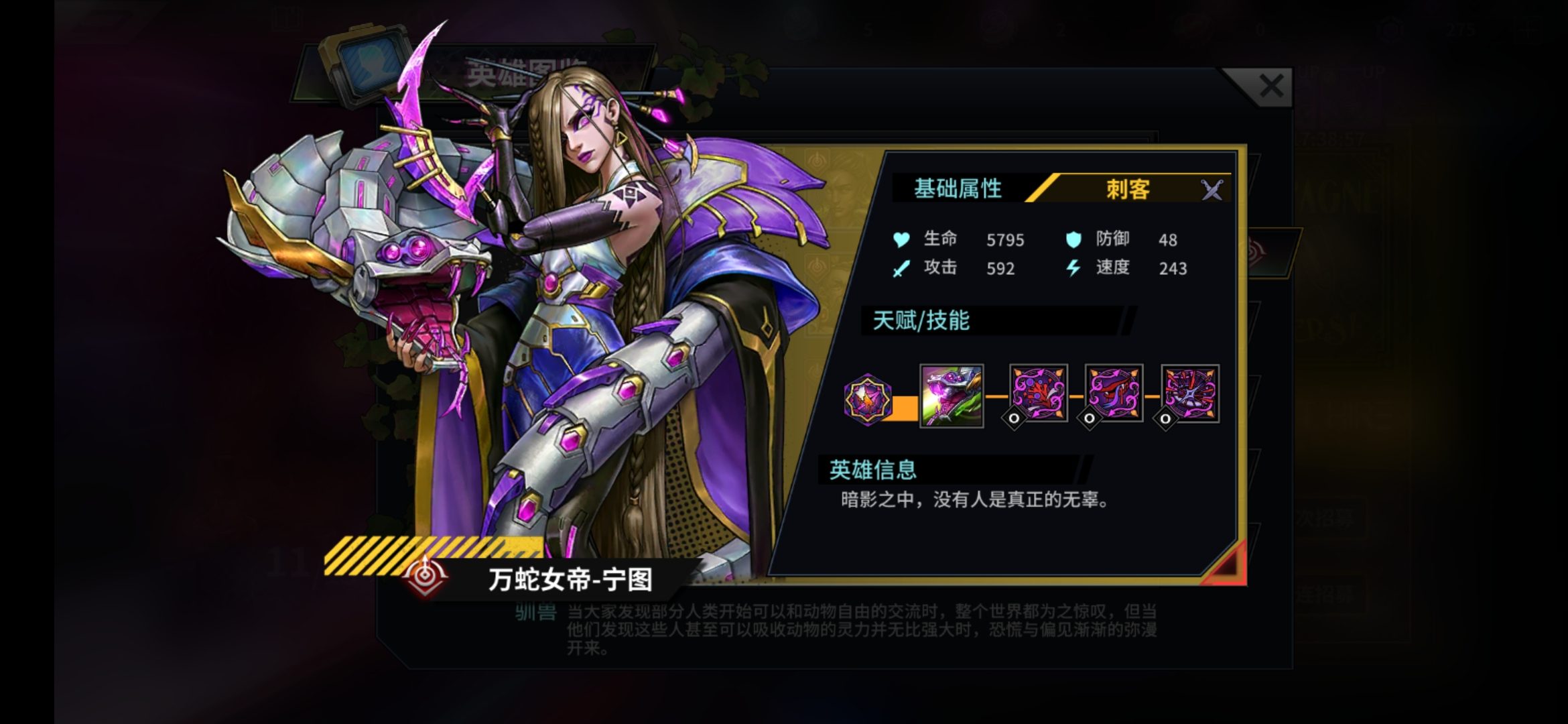Click the red faction emblem beside hero name
The width and height of the screenshot is (1568, 724).
tap(426, 576)
